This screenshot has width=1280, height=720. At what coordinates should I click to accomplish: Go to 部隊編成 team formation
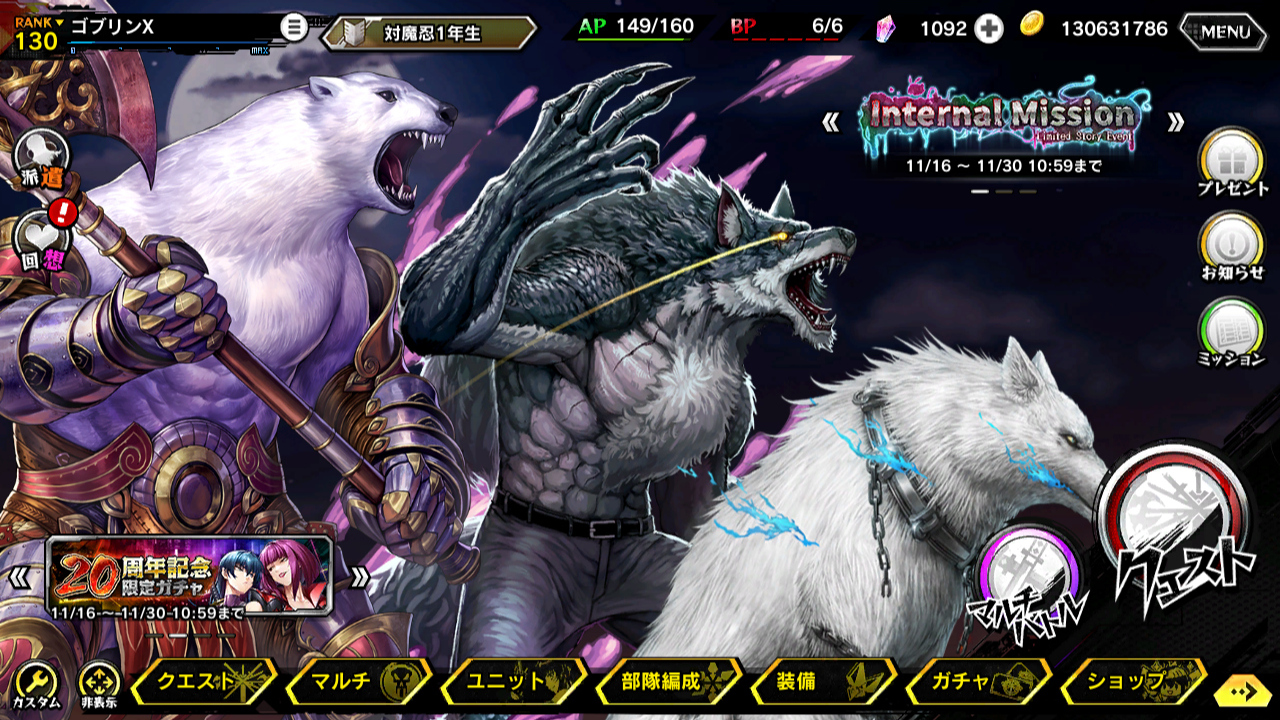666,682
